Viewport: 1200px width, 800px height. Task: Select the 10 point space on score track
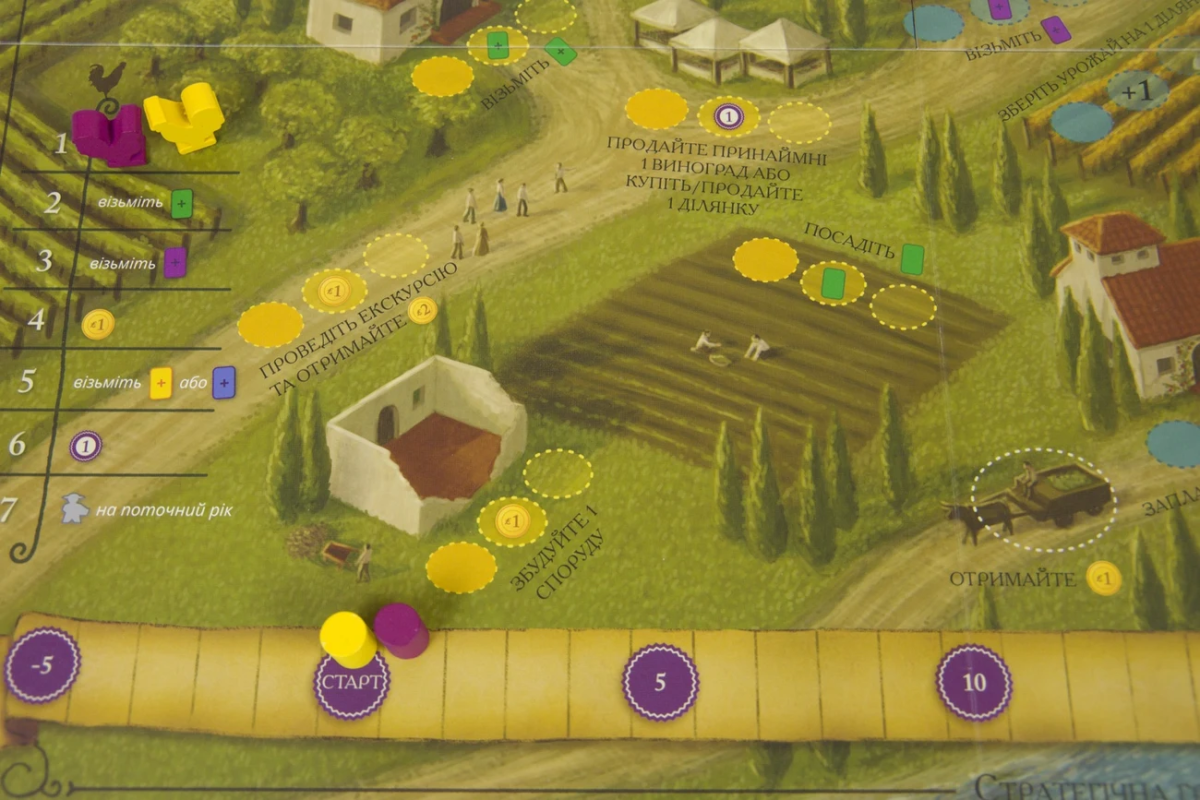[973, 682]
